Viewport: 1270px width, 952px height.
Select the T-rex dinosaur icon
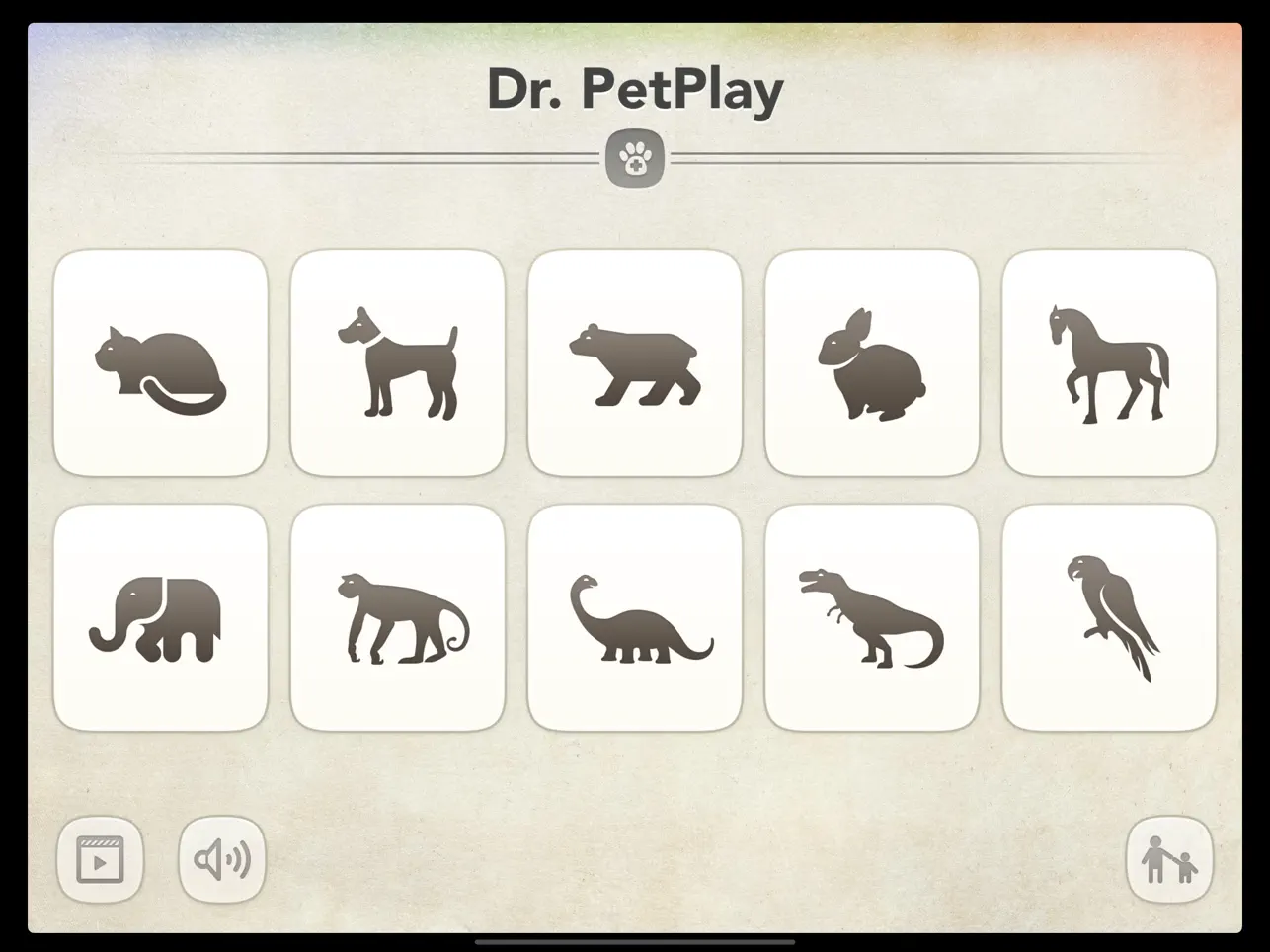click(871, 615)
